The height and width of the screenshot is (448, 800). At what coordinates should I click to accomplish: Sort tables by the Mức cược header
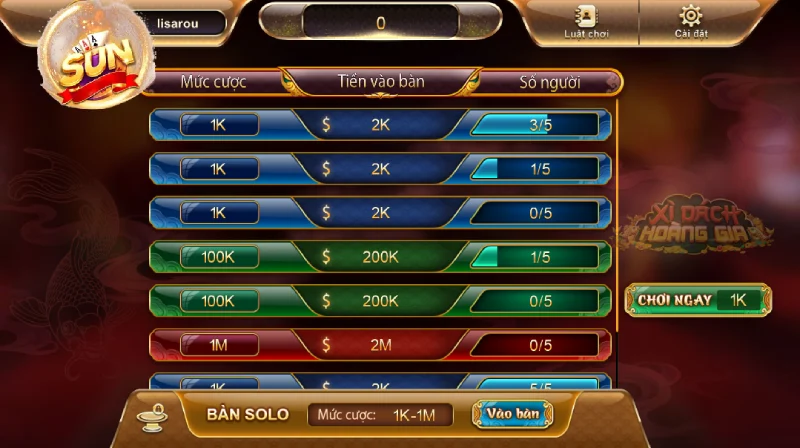coord(213,82)
